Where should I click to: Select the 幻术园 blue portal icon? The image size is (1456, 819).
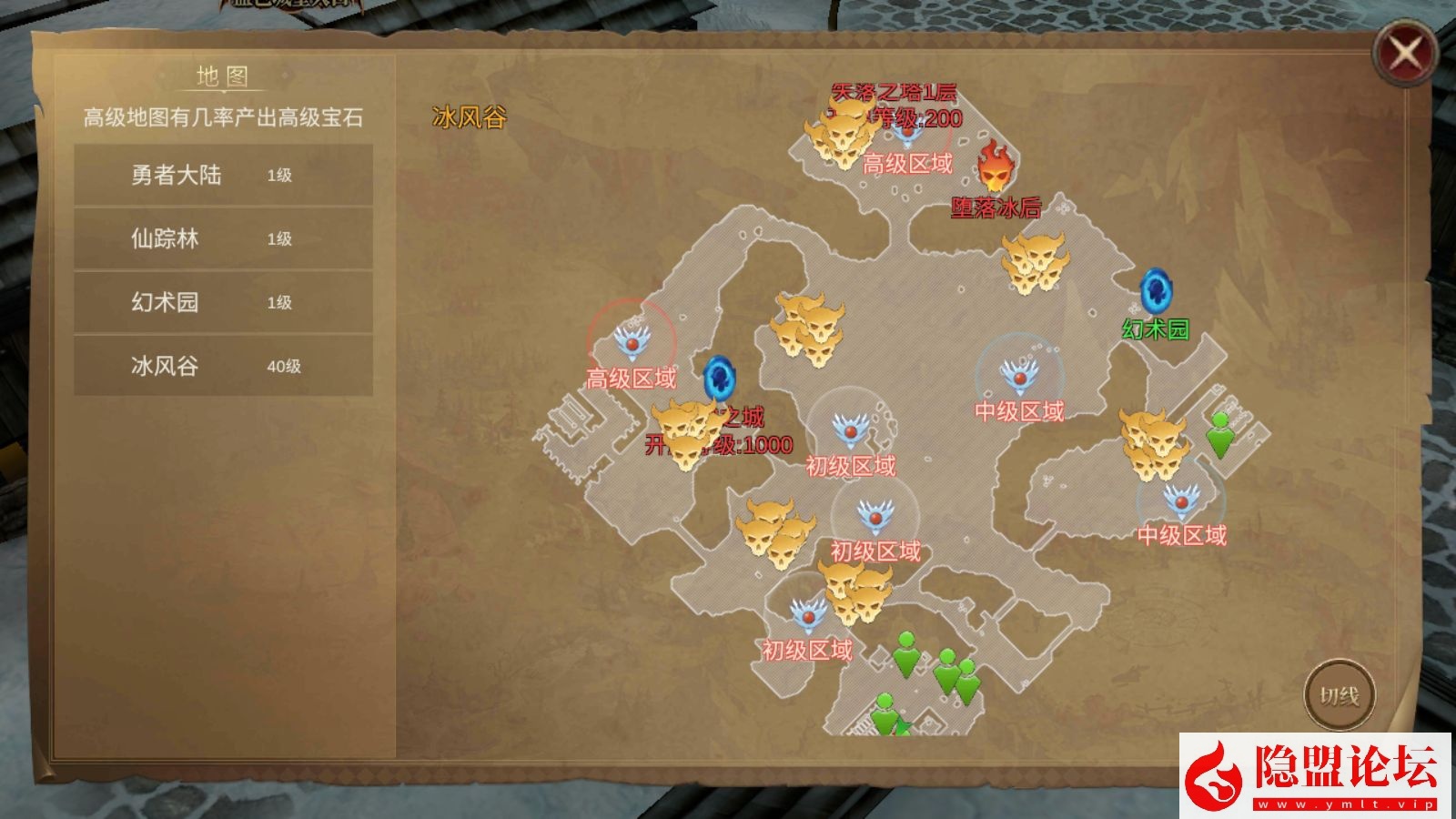coord(1157,293)
